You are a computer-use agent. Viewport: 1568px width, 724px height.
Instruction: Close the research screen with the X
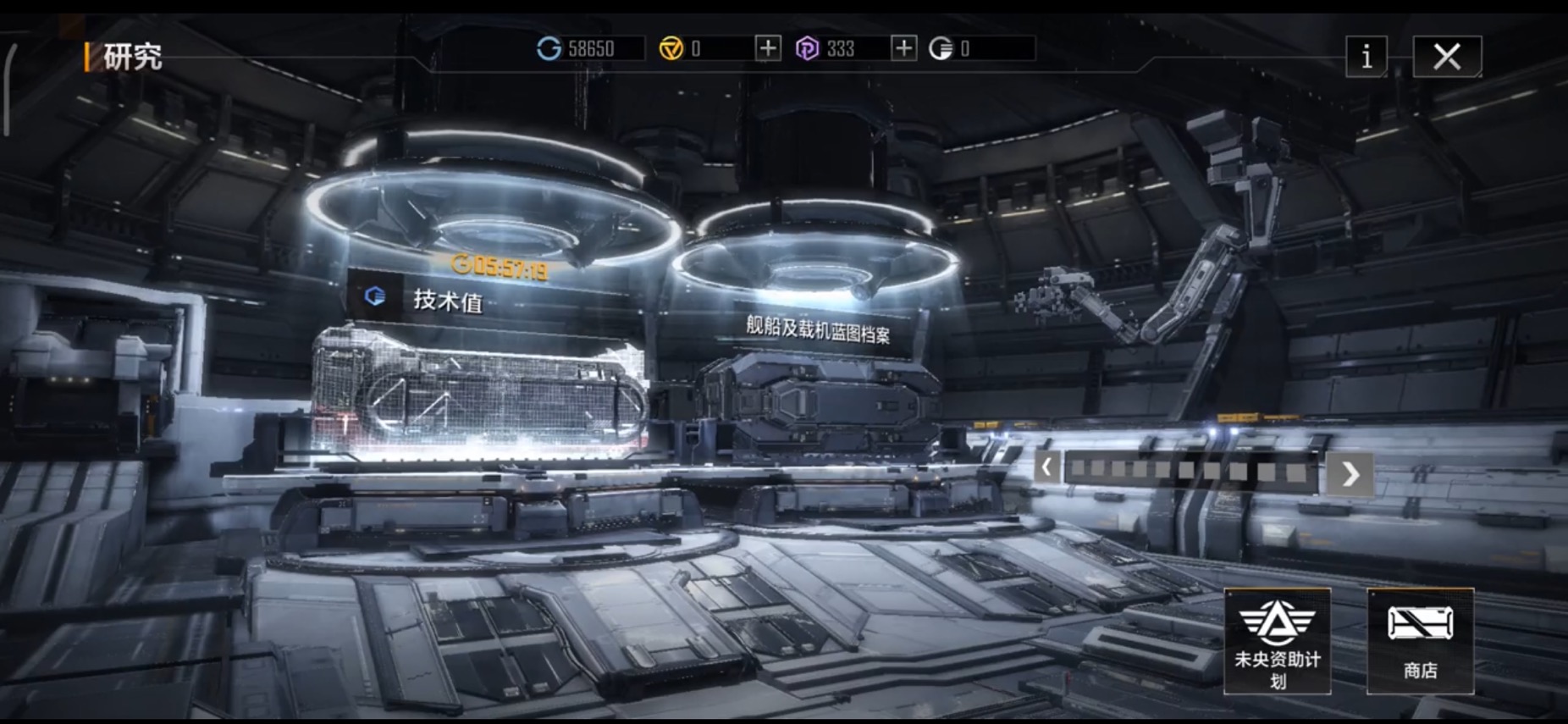coord(1446,57)
